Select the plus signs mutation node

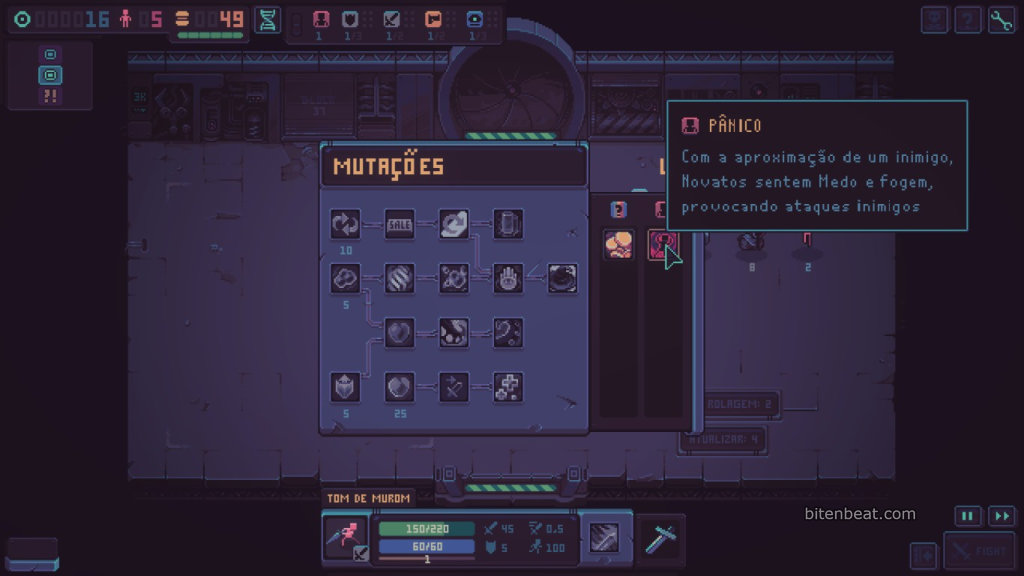(508, 386)
